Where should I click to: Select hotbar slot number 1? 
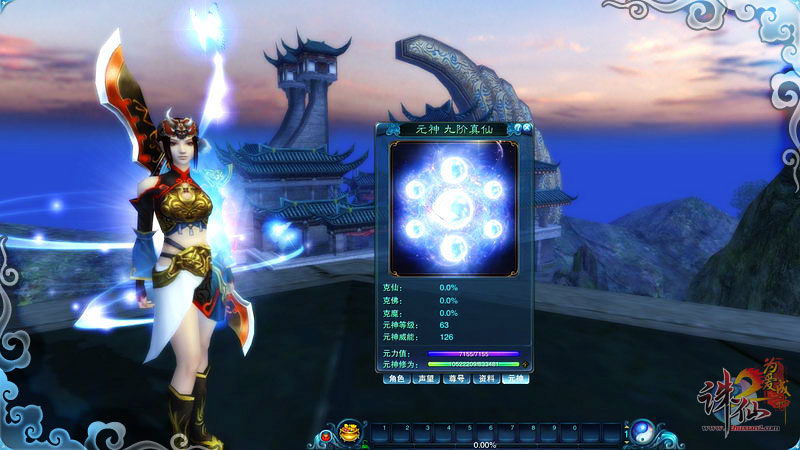click(380, 432)
